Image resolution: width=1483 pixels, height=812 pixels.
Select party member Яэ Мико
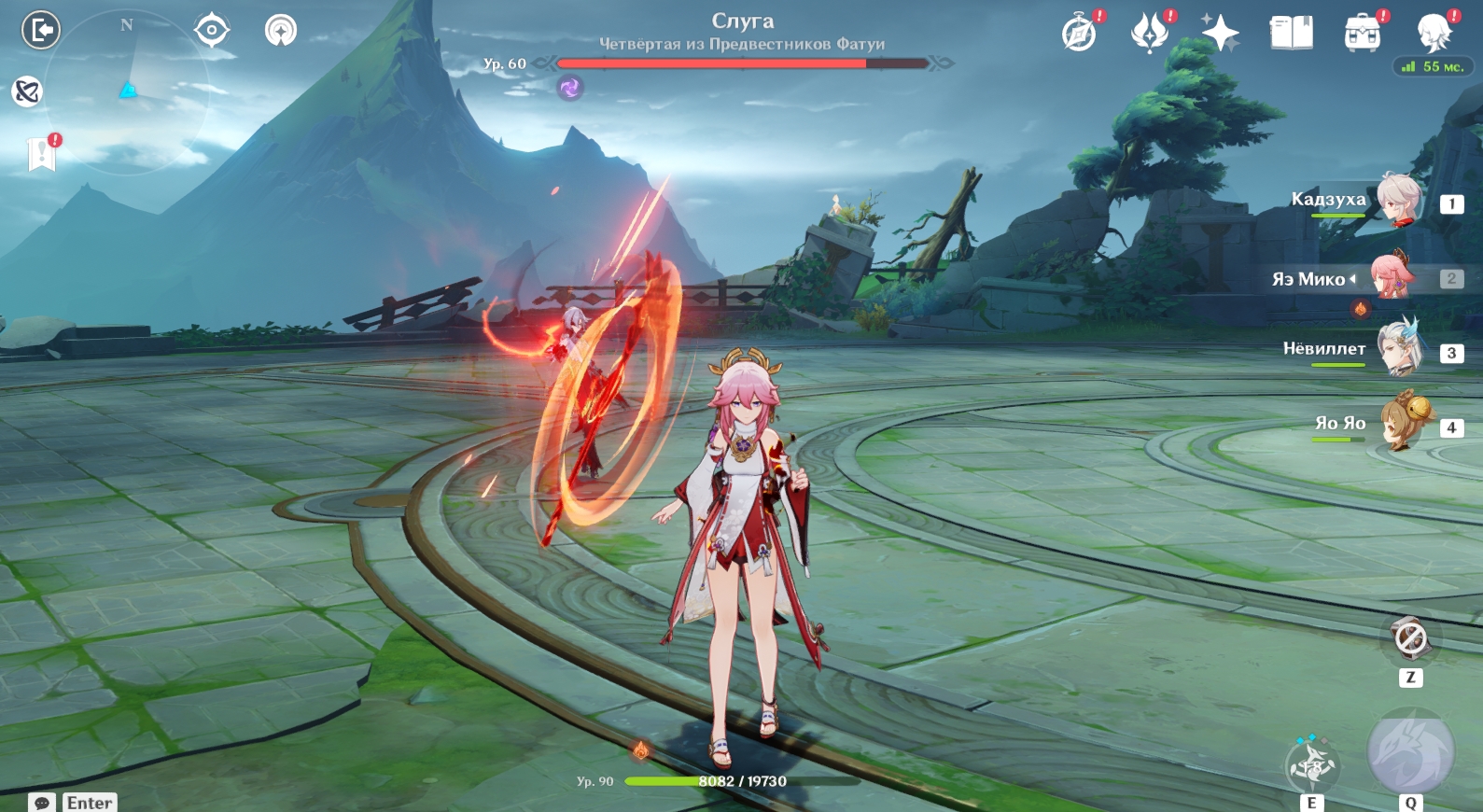tap(1392, 276)
